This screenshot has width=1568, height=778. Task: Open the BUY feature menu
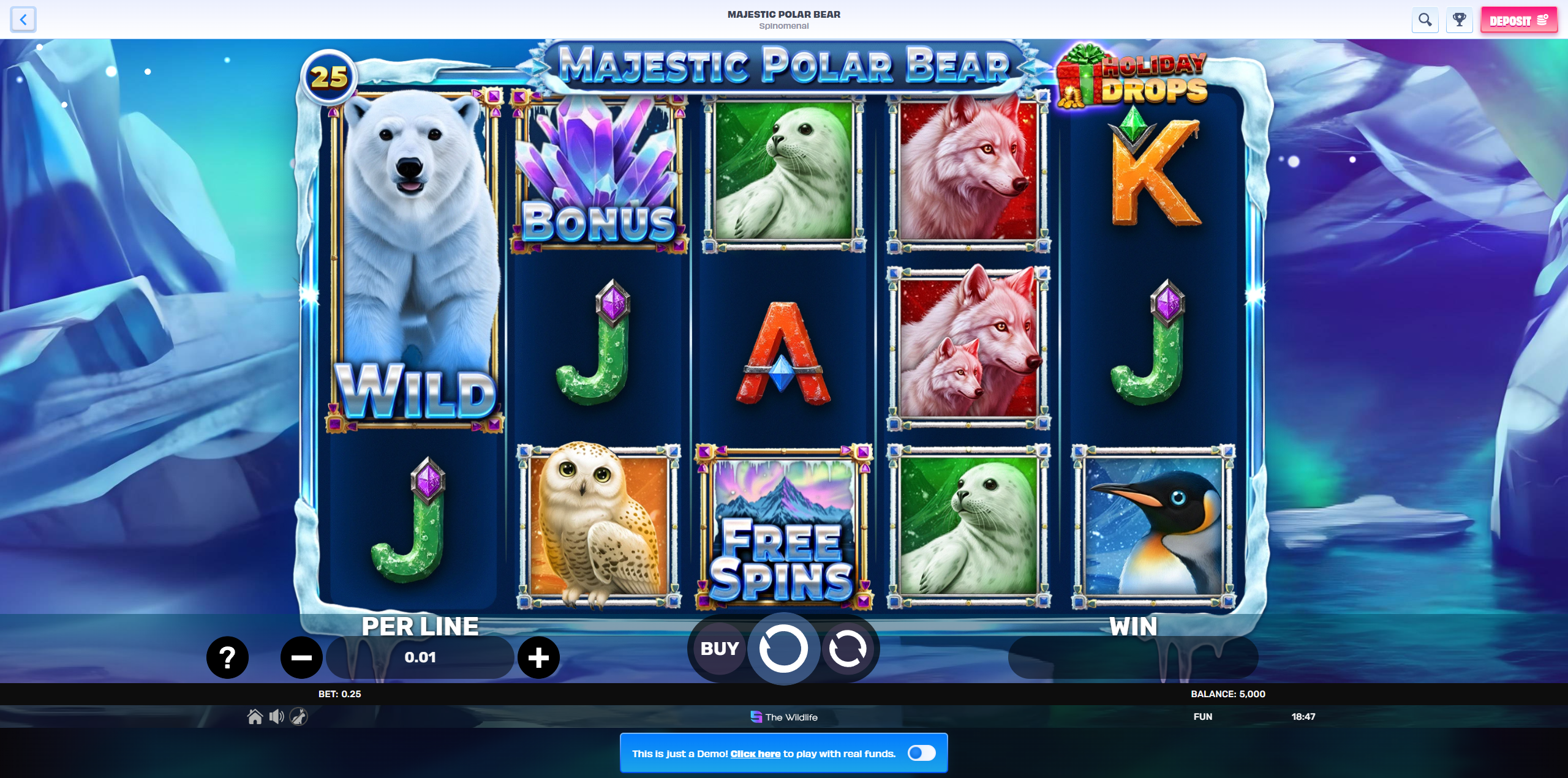719,649
